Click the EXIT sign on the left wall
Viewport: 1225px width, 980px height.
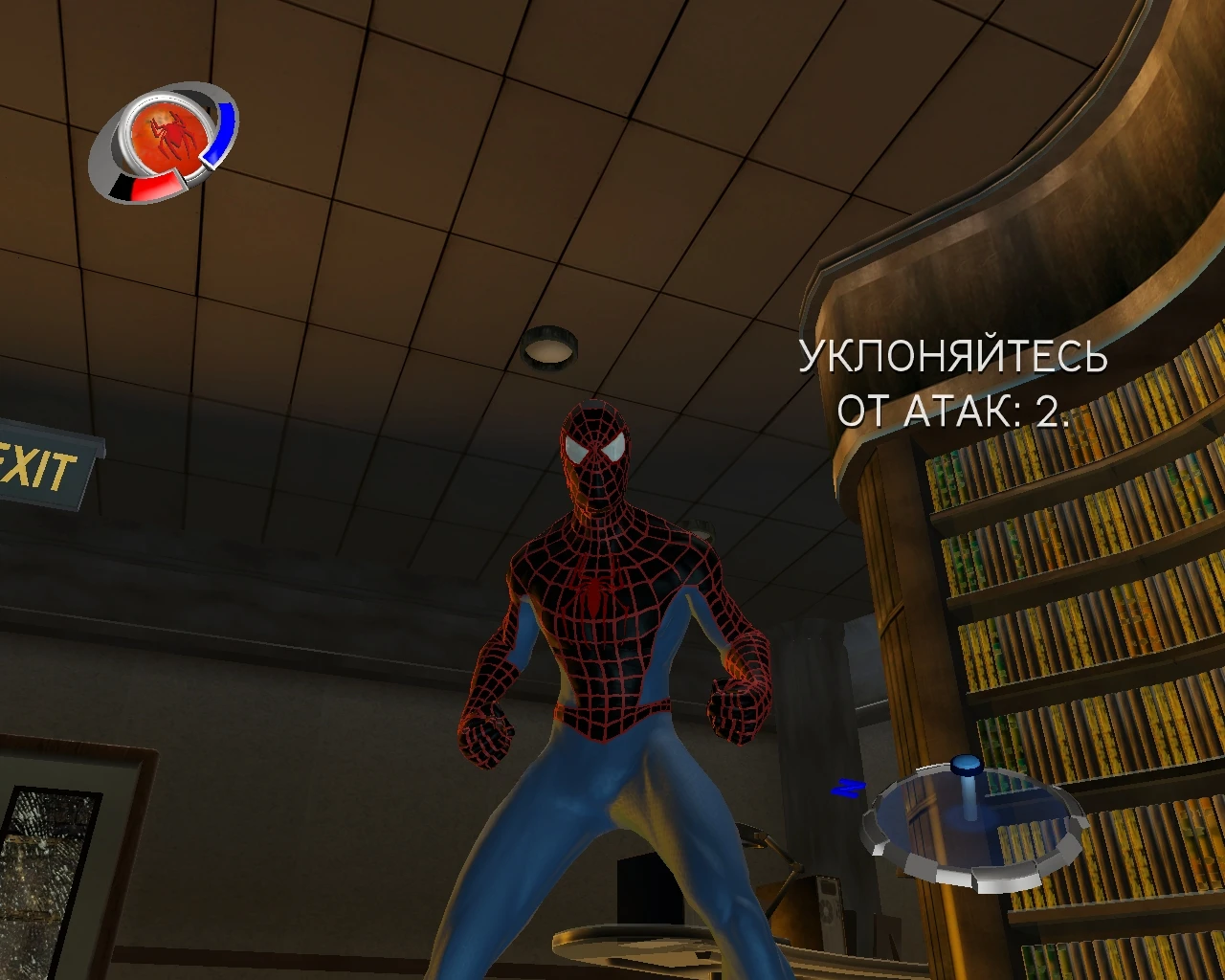tap(38, 464)
